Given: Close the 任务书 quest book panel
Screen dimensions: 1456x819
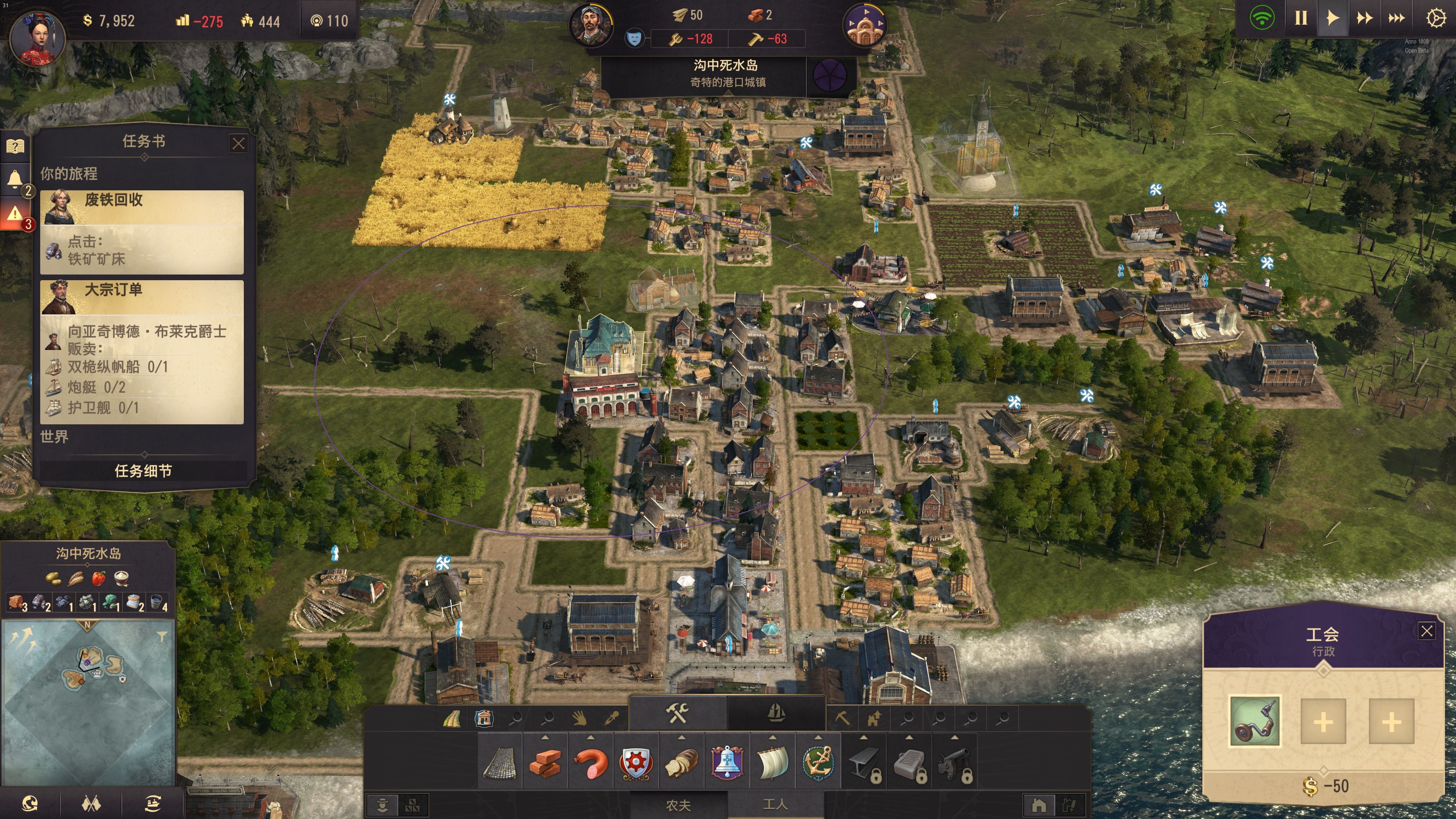Looking at the screenshot, I should [238, 144].
